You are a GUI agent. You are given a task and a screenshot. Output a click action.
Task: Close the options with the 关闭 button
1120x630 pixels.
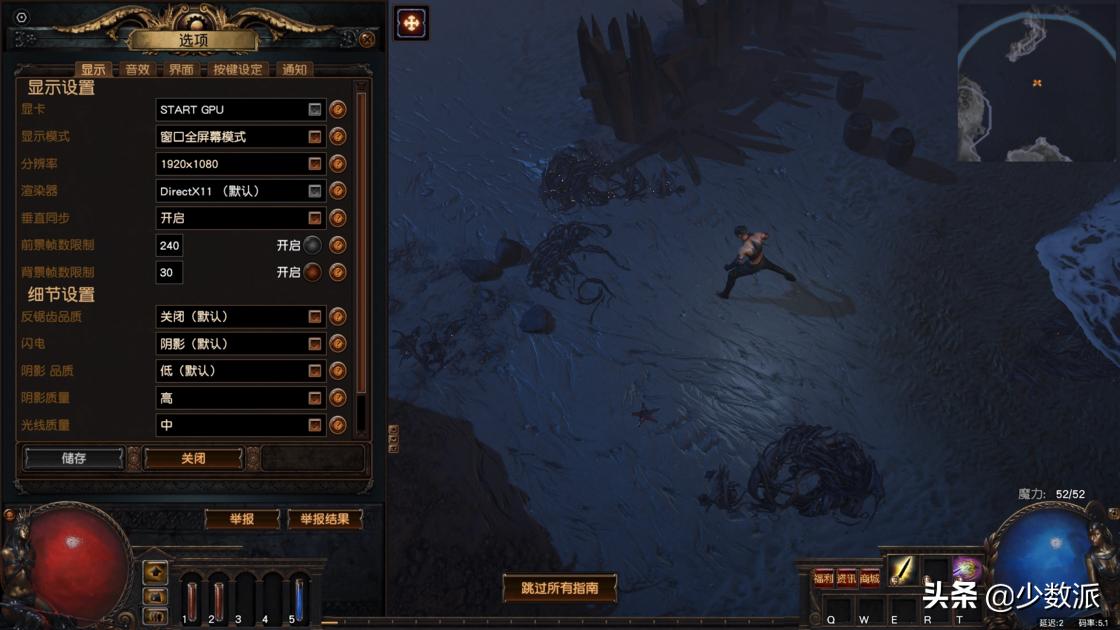193,458
